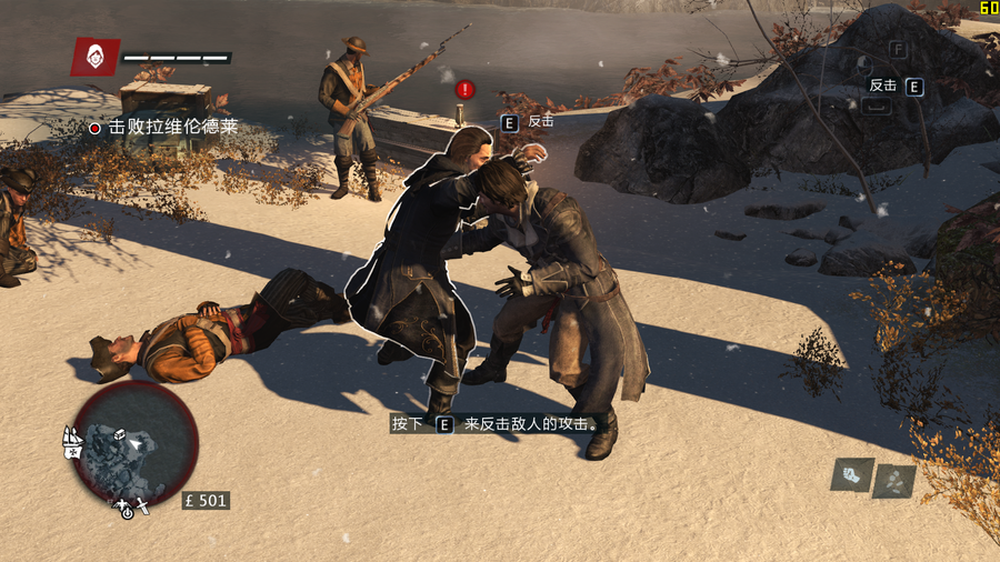Screen dimensions: 1000x562
Task: Select the sword marker below the minimap
Action: 143,507
